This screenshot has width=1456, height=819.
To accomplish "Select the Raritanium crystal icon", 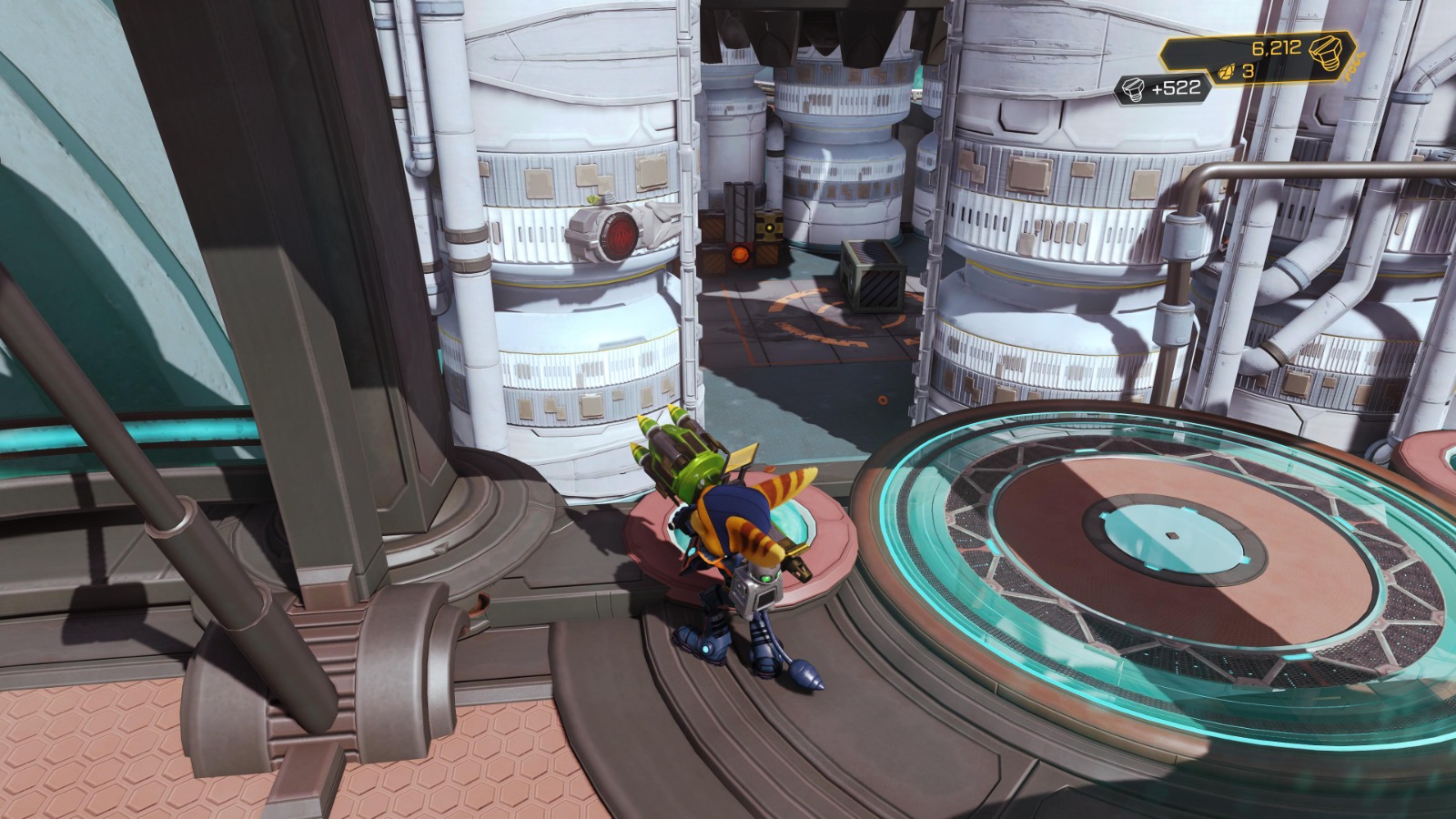I will click(x=1226, y=73).
